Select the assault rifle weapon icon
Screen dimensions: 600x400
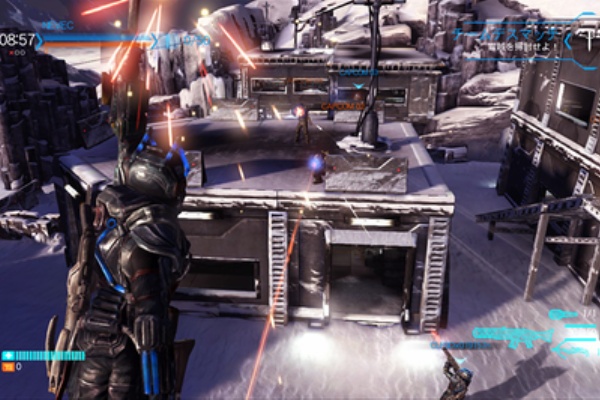point(512,333)
